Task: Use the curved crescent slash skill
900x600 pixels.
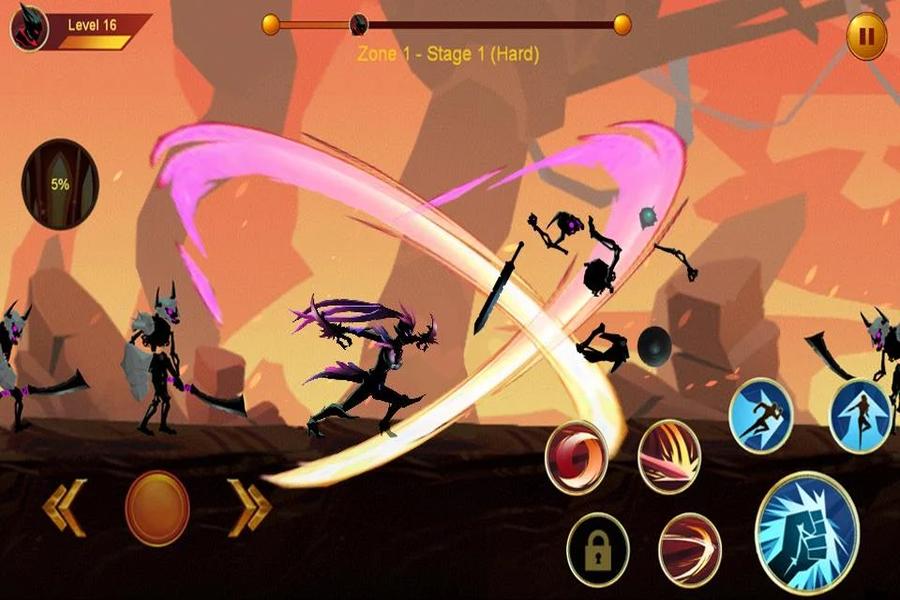Action: pyautogui.click(x=690, y=549)
